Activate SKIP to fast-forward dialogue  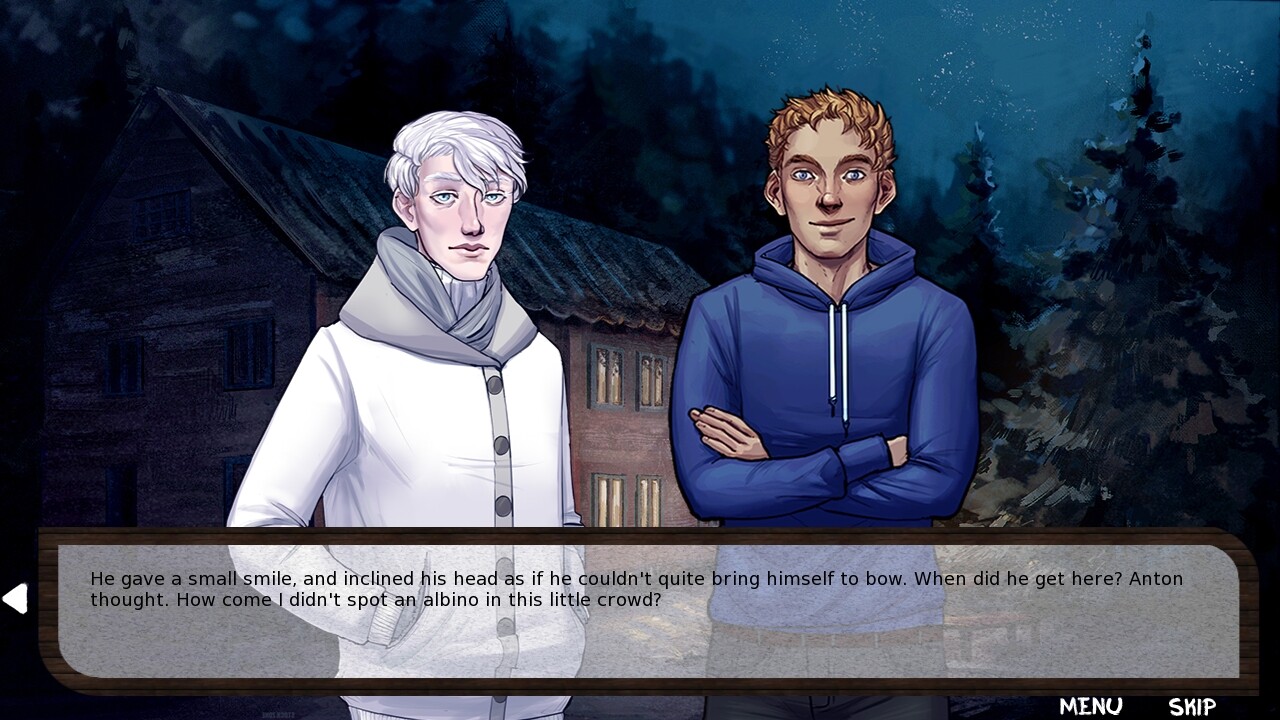pyautogui.click(x=1193, y=705)
